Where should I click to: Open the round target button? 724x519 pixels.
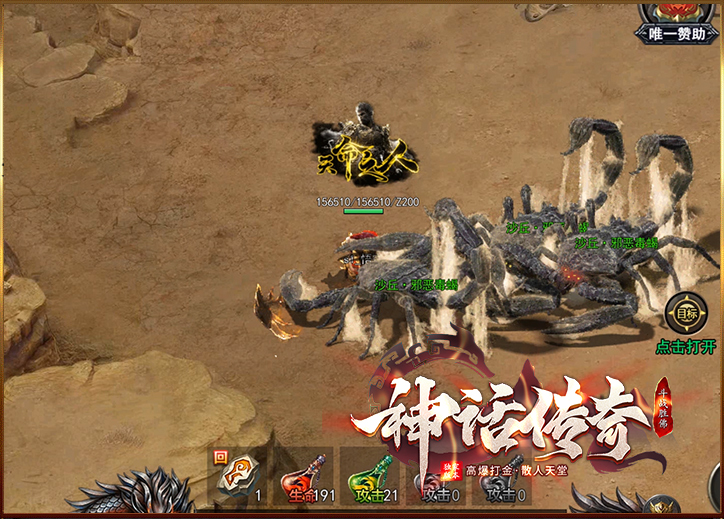pyautogui.click(x=686, y=313)
